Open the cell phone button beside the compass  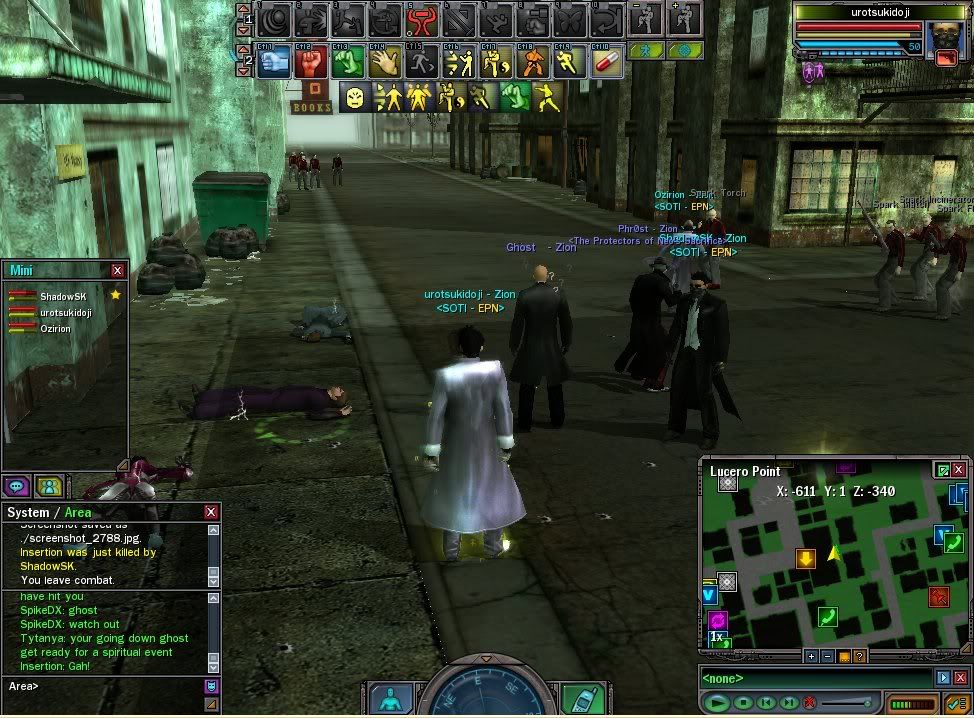pos(580,699)
